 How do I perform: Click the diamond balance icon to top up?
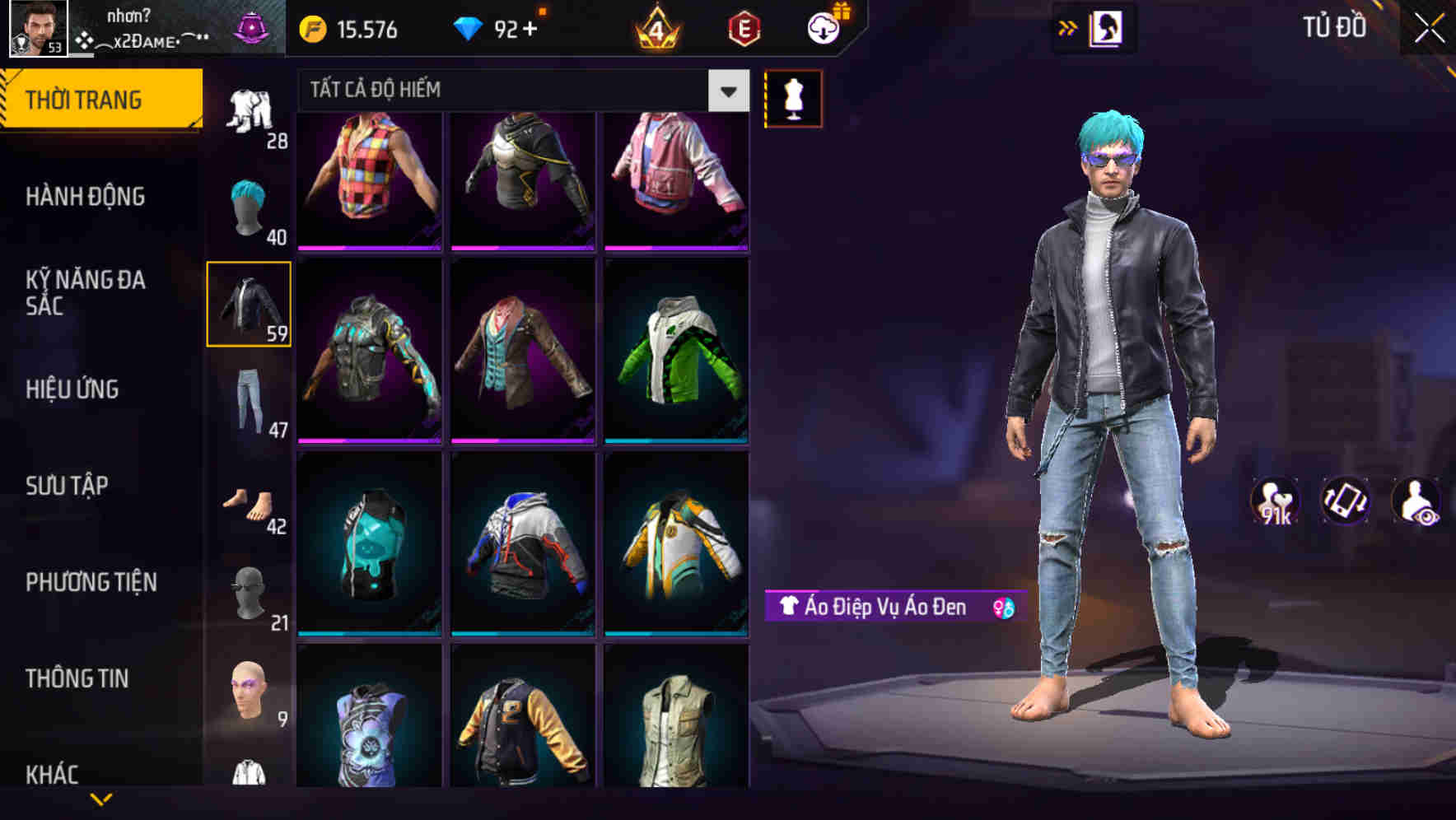[470, 29]
